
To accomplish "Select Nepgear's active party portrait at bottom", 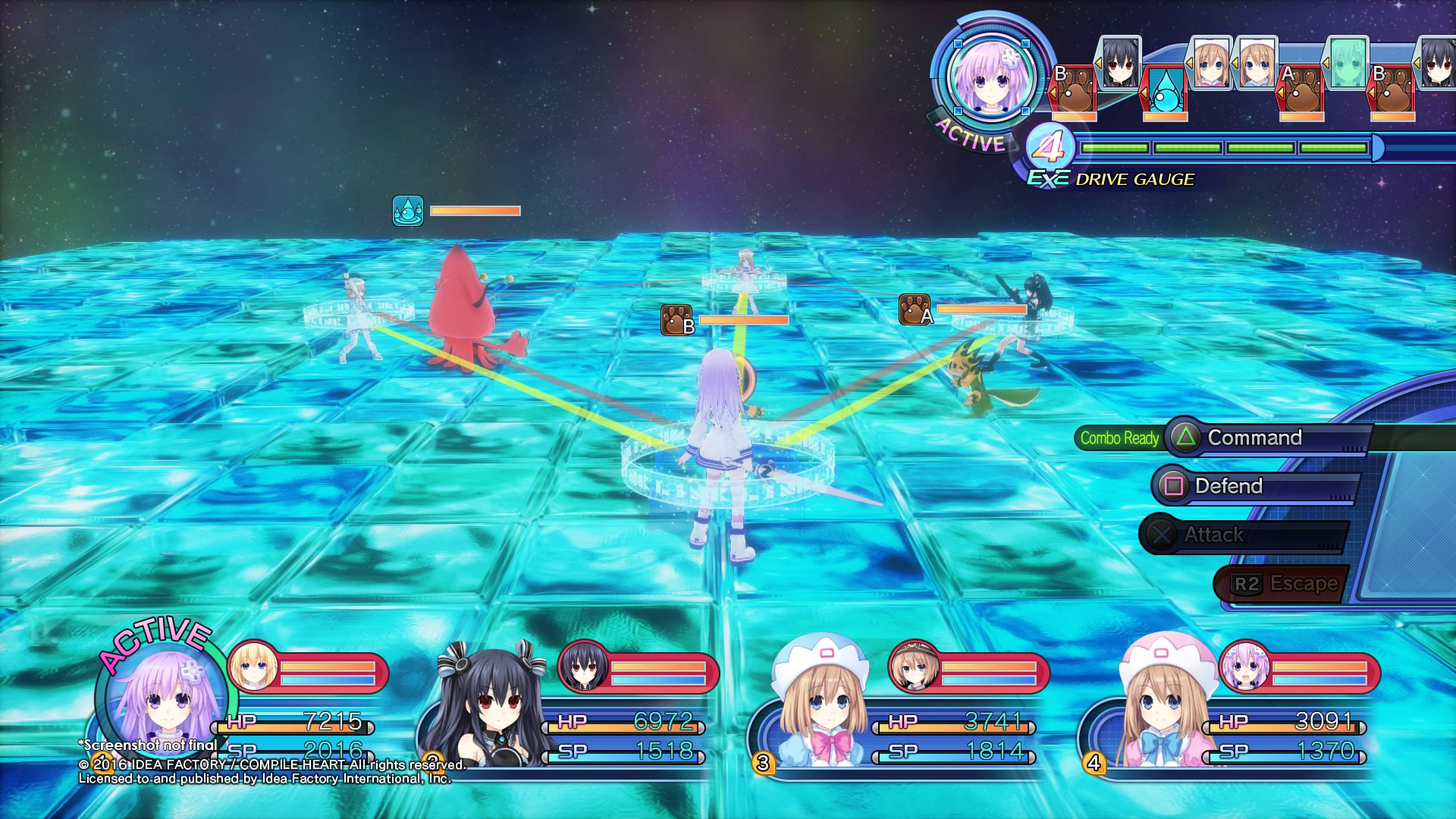I will (162, 701).
